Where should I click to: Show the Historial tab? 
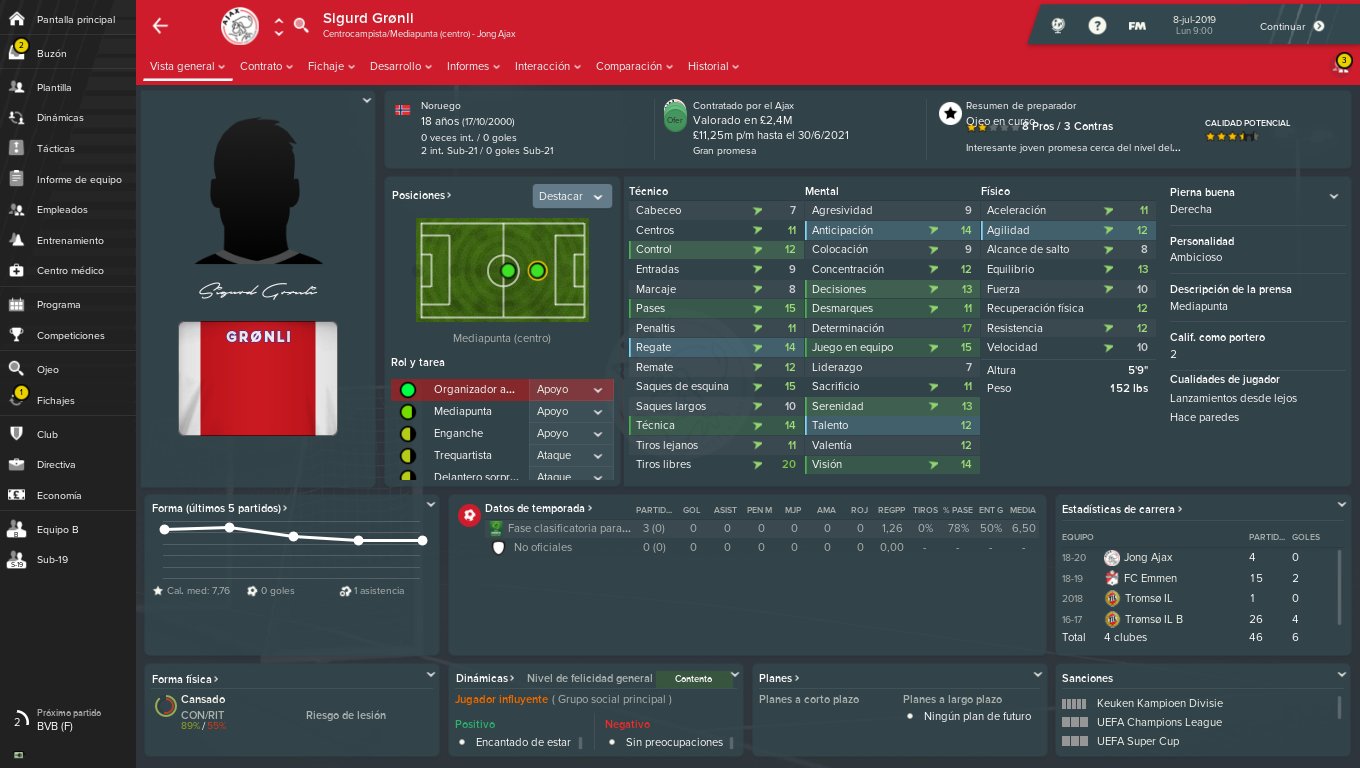[x=713, y=67]
